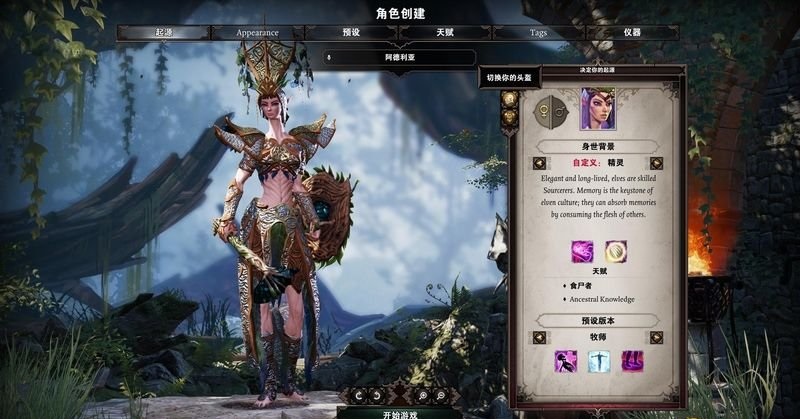The width and height of the screenshot is (800, 419).
Task: Switch to the 天赋 (Talents) tab
Action: tap(445, 32)
